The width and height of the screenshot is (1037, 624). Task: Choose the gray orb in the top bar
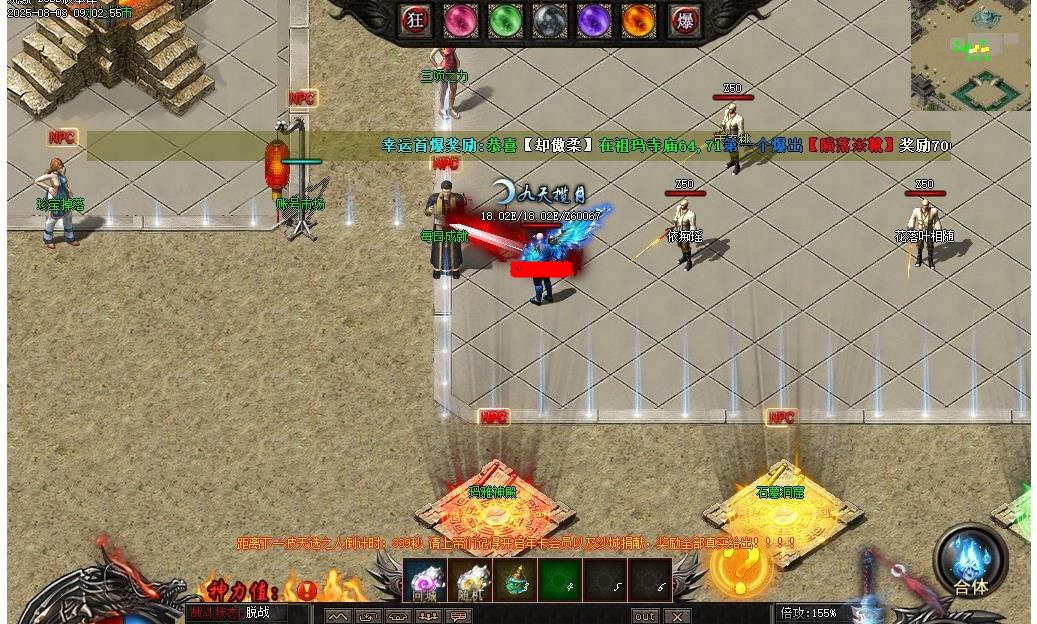point(550,21)
